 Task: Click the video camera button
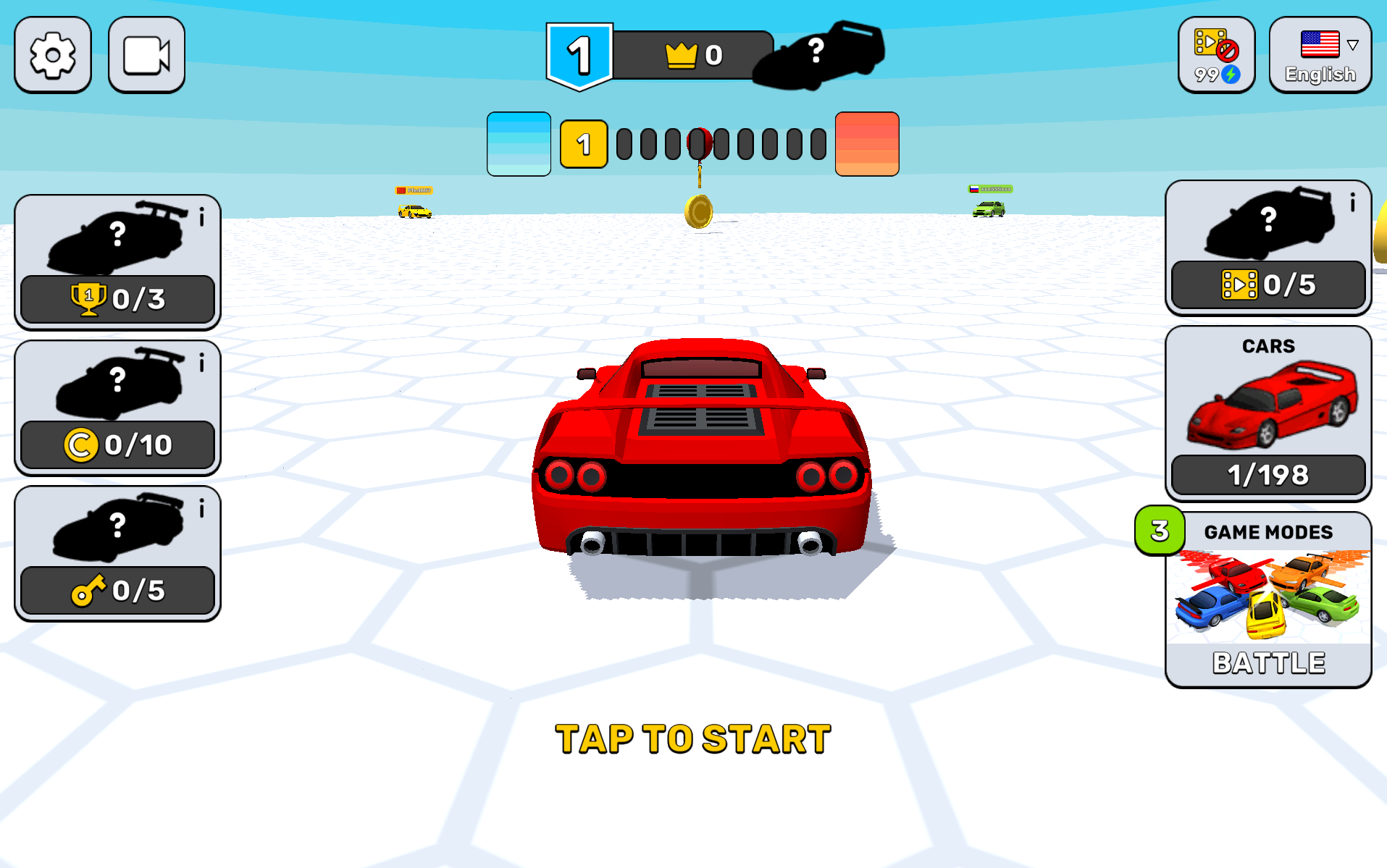tap(146, 55)
